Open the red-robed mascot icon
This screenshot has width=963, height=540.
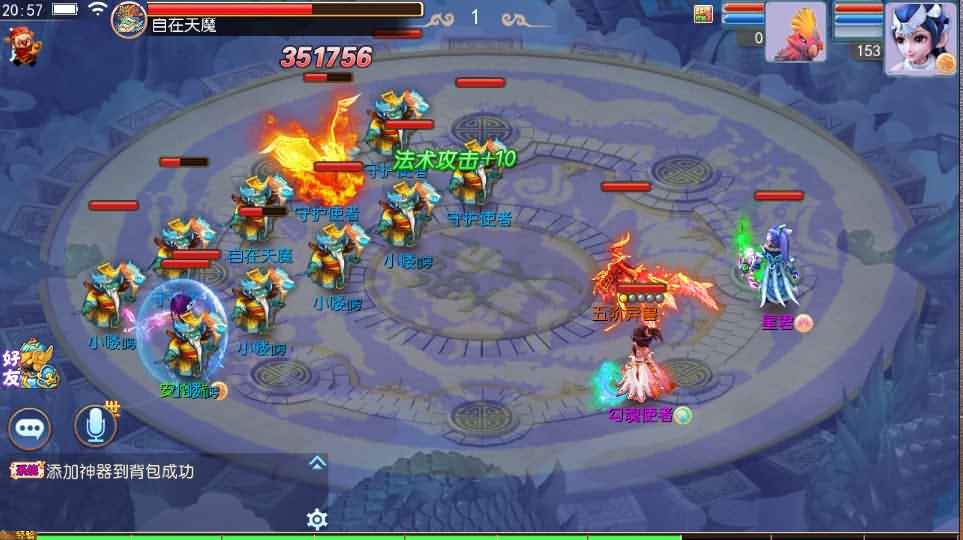coord(18,45)
